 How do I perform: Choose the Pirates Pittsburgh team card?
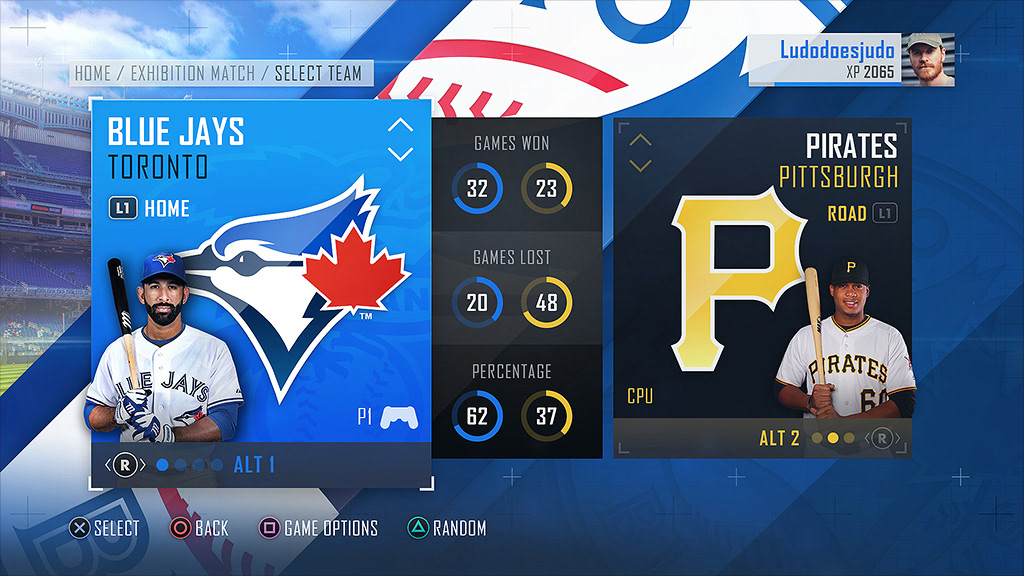click(762, 290)
